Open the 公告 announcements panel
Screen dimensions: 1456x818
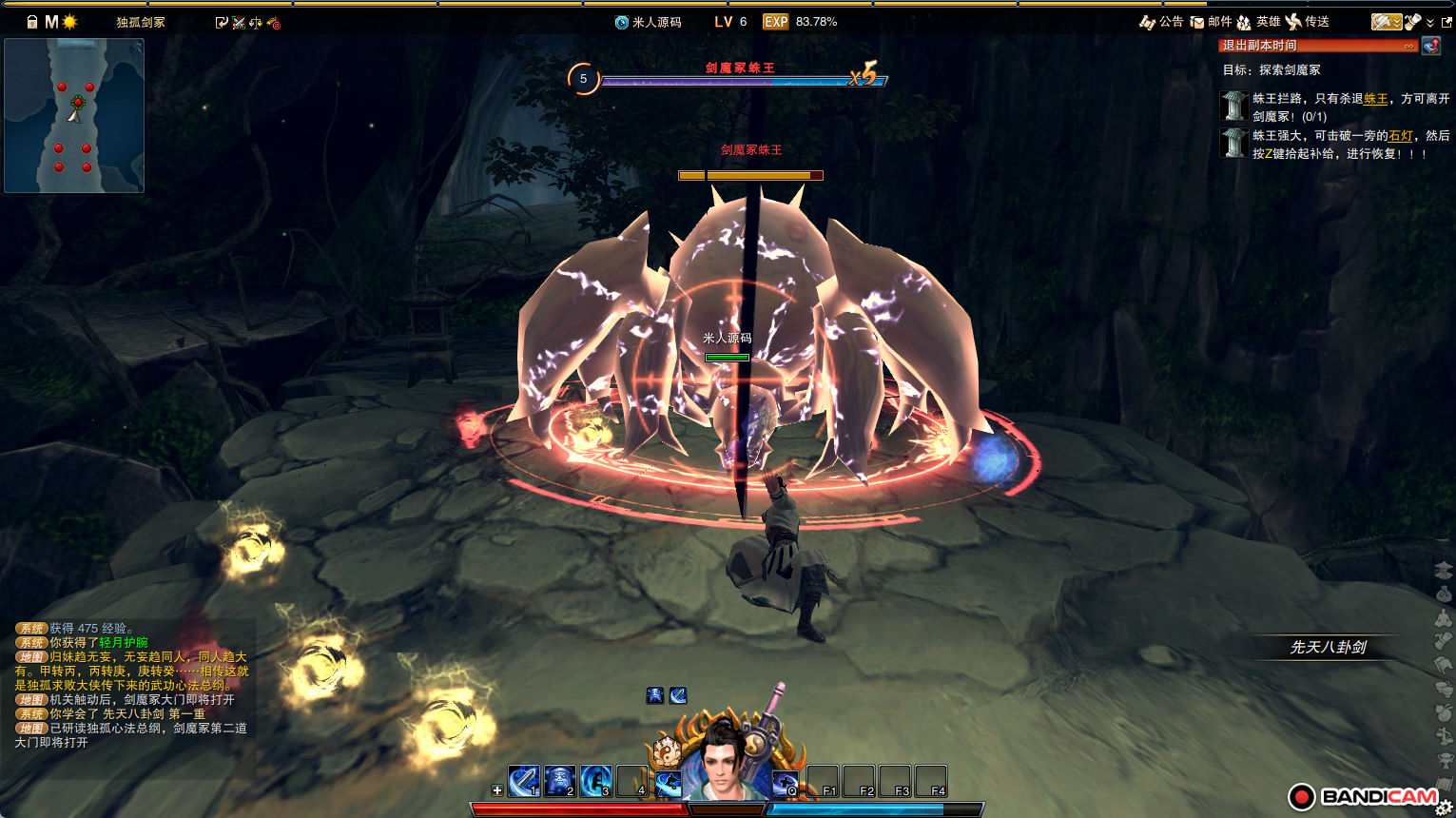click(1161, 22)
